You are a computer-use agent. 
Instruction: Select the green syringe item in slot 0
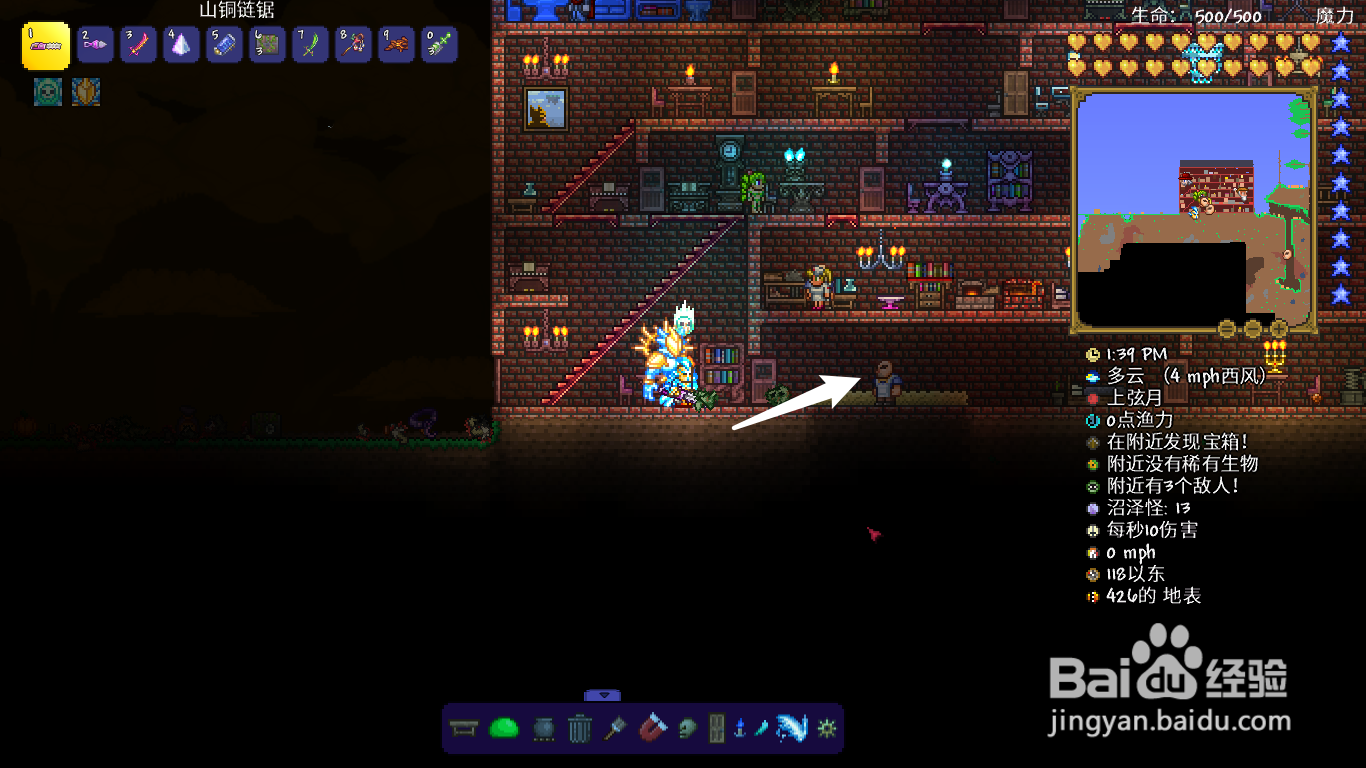tap(439, 45)
